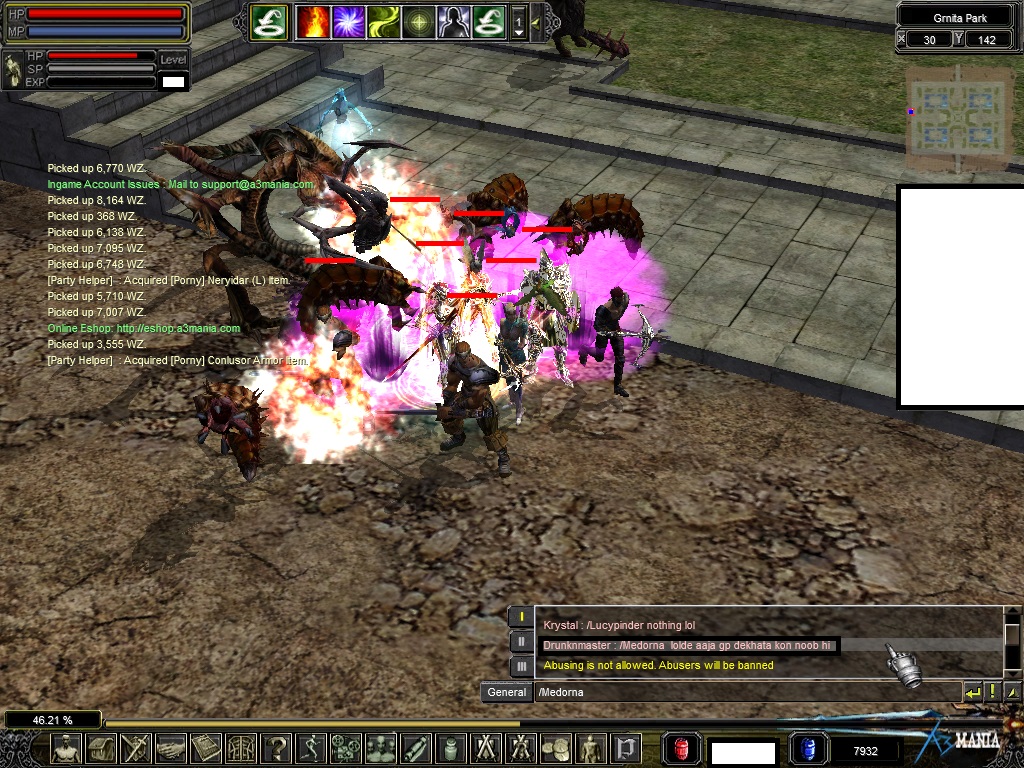Image resolution: width=1024 pixels, height=768 pixels.
Task: Cast the purple swirl skill
Action: (349, 21)
